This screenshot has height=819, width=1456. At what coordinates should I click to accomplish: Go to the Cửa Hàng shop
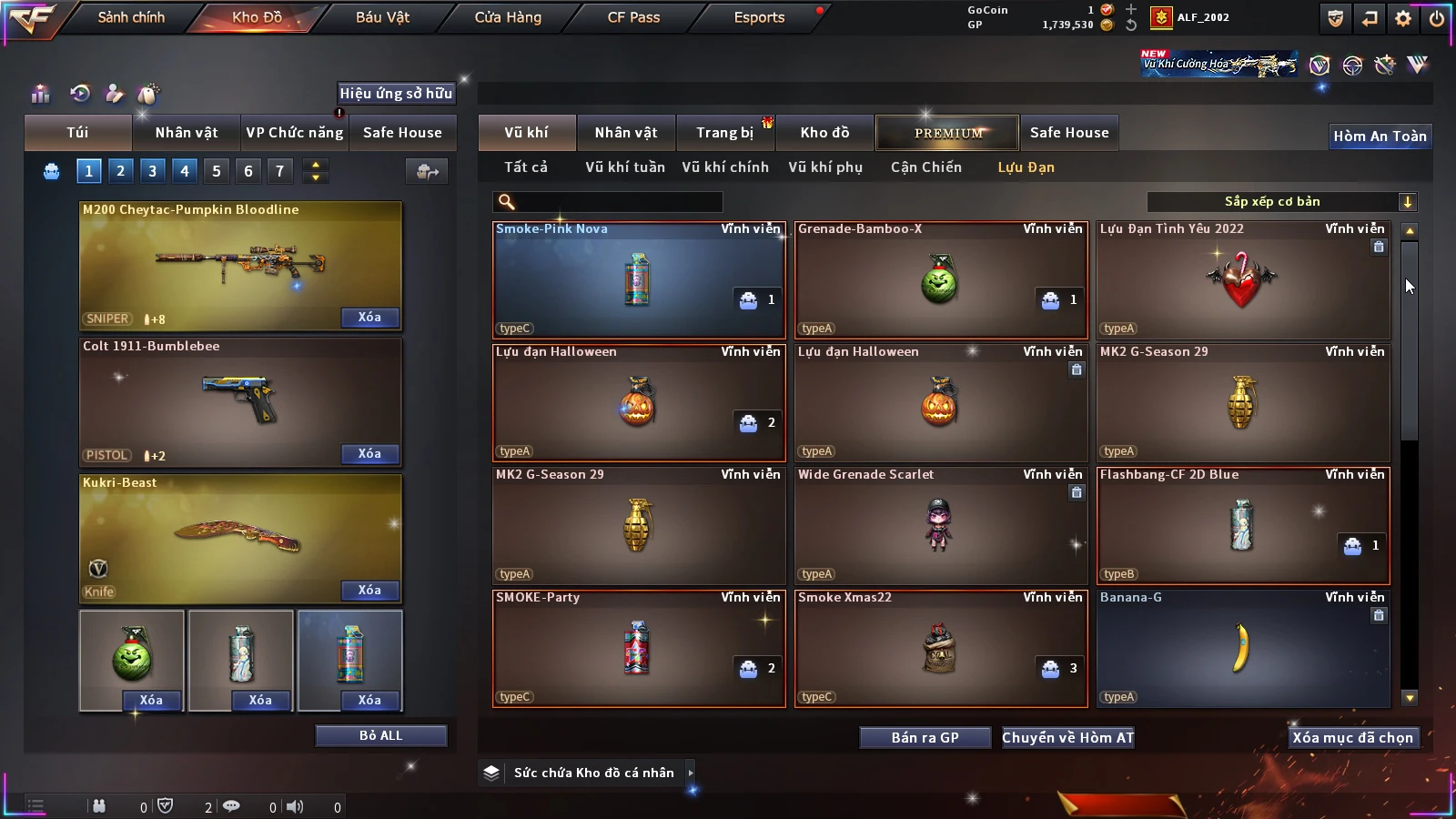coord(508,17)
